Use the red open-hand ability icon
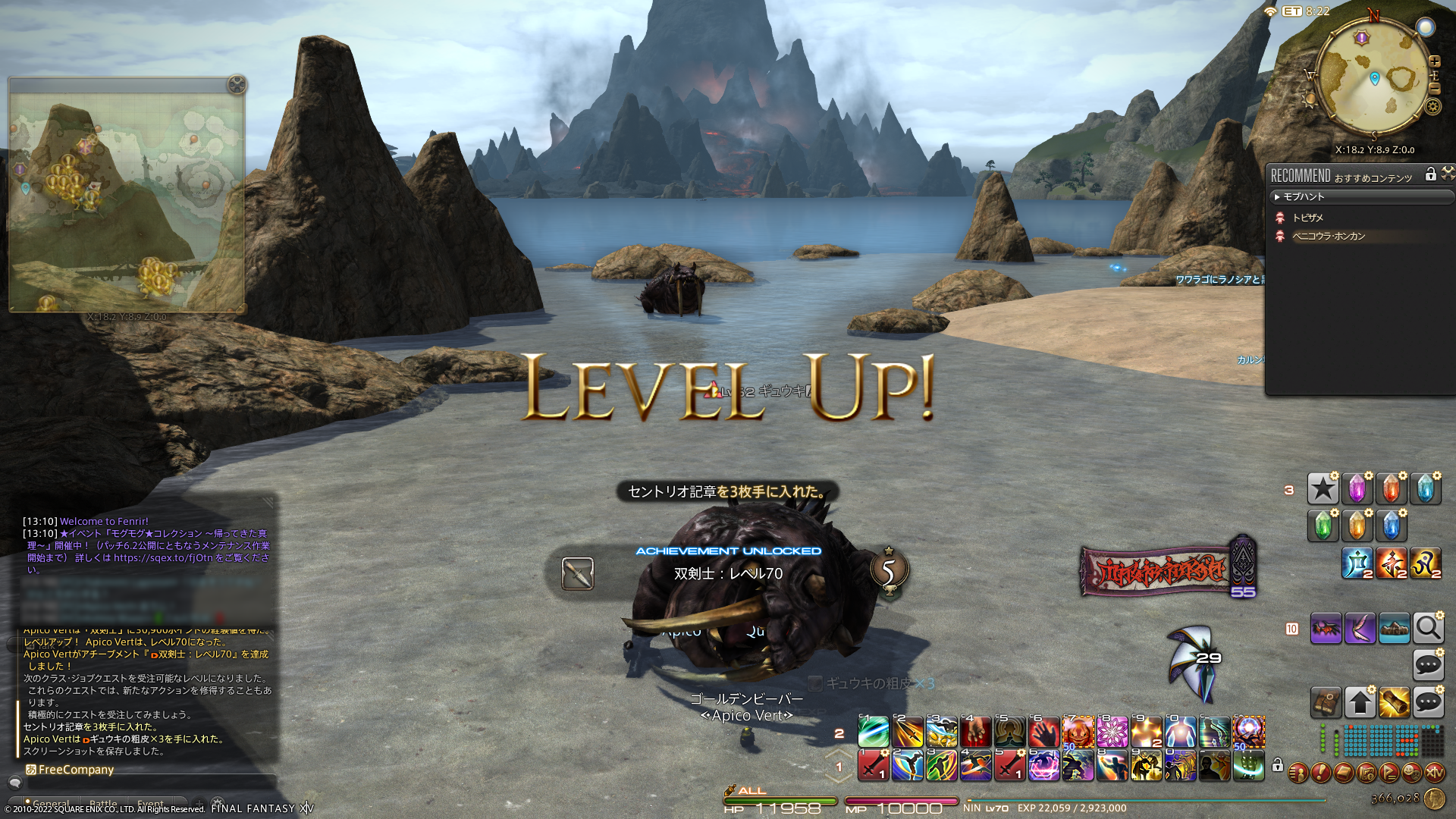 [1043, 732]
